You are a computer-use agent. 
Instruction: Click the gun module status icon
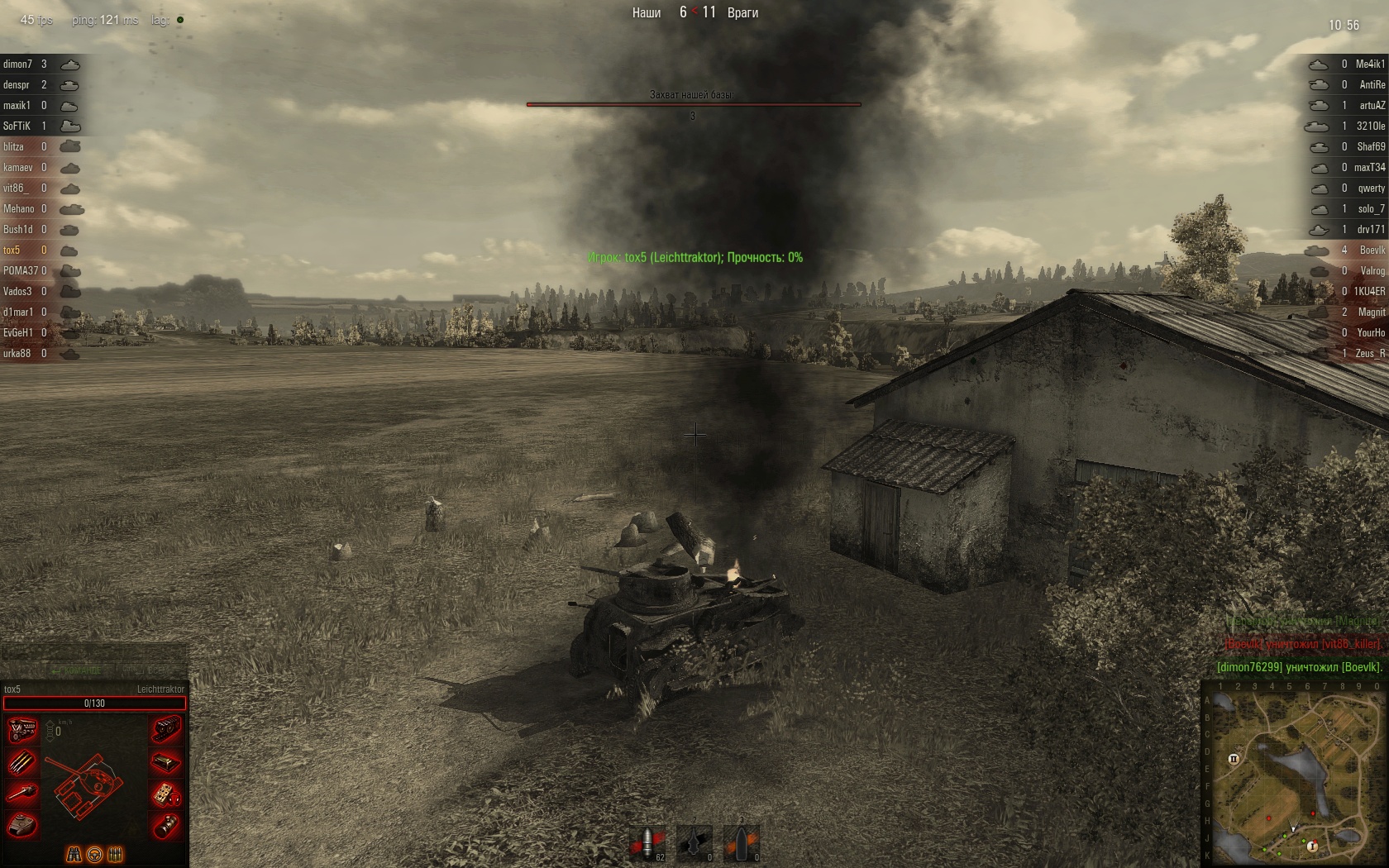tap(21, 794)
